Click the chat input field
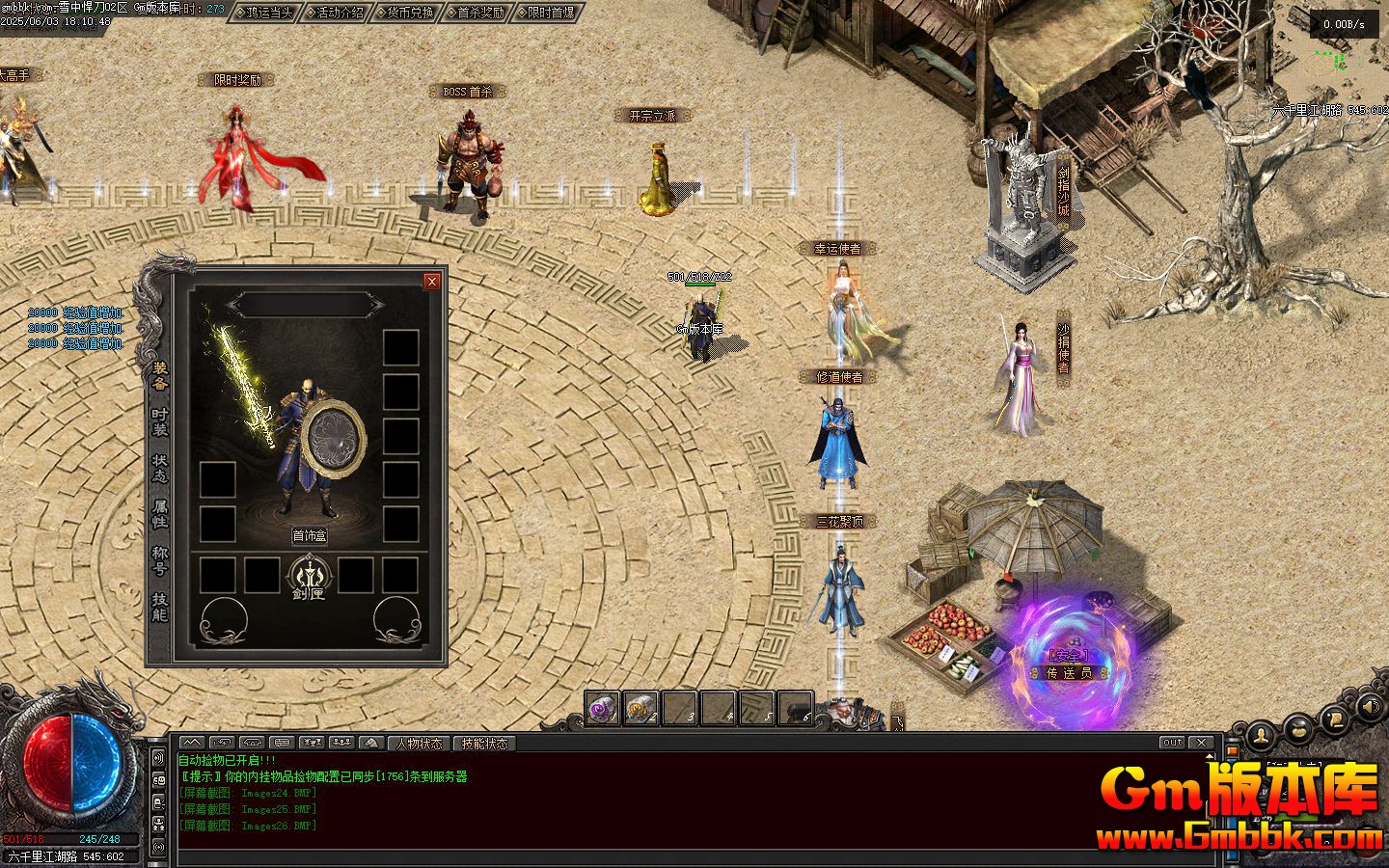 tap(675, 857)
